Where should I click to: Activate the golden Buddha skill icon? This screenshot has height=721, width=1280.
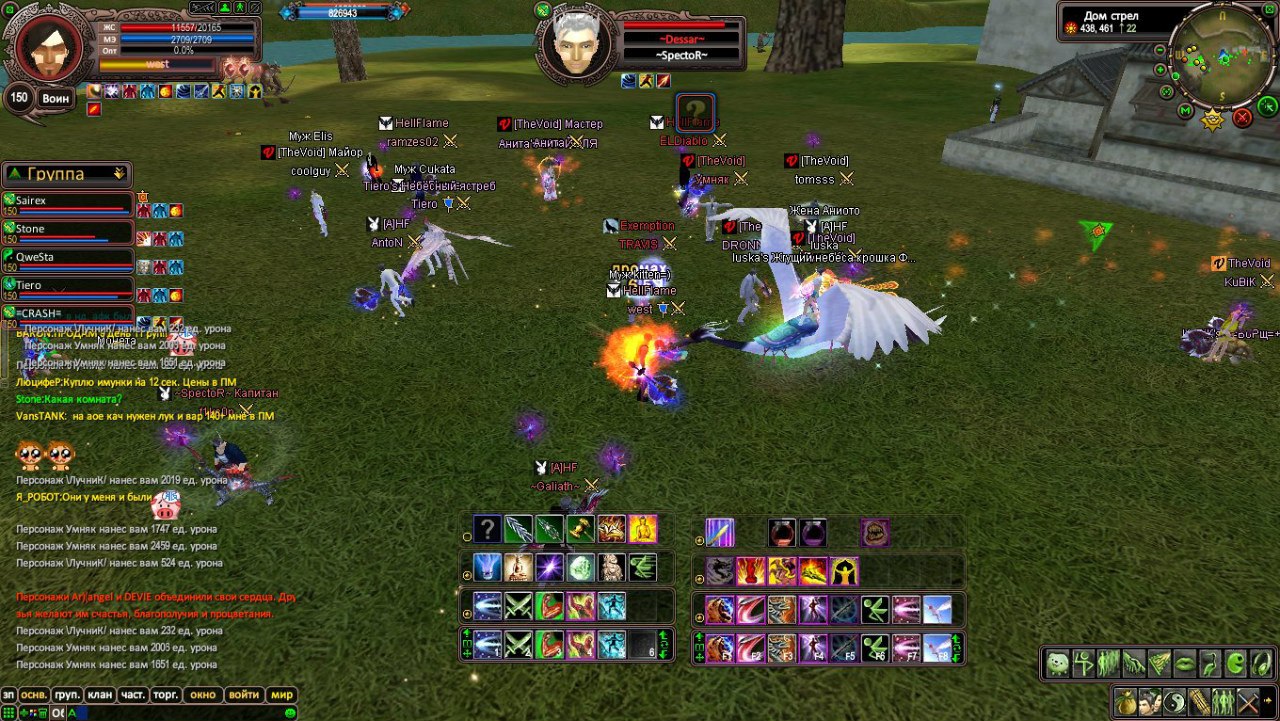pyautogui.click(x=643, y=529)
